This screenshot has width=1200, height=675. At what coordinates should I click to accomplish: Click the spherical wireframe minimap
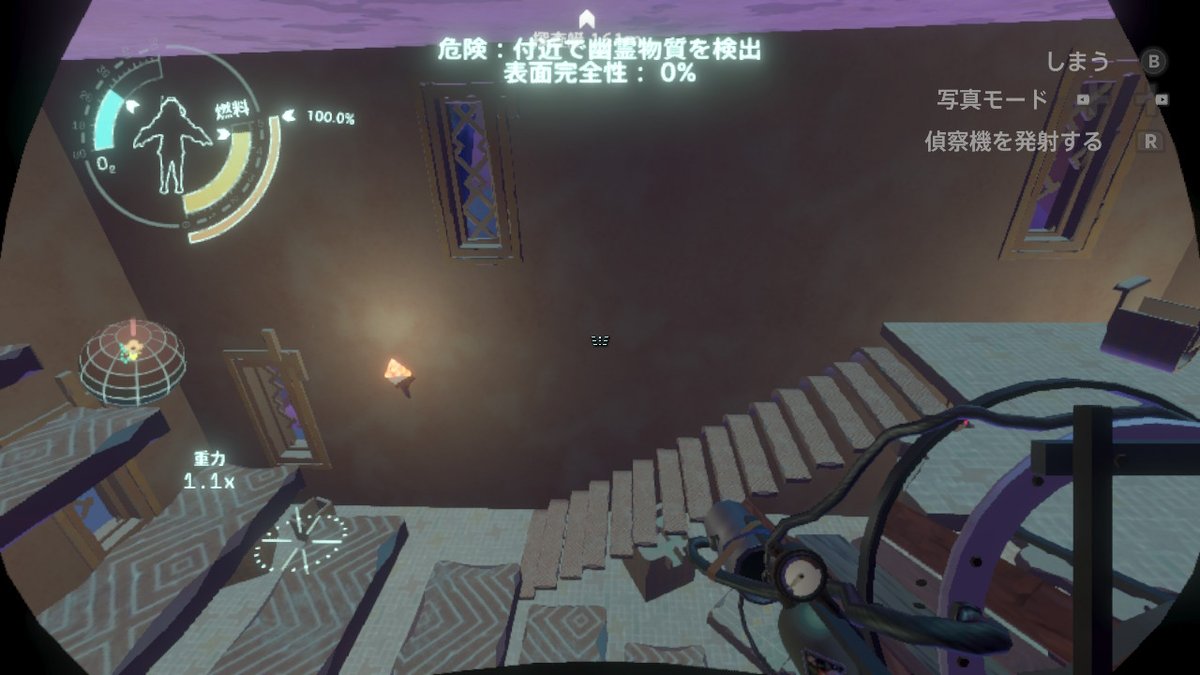click(132, 360)
